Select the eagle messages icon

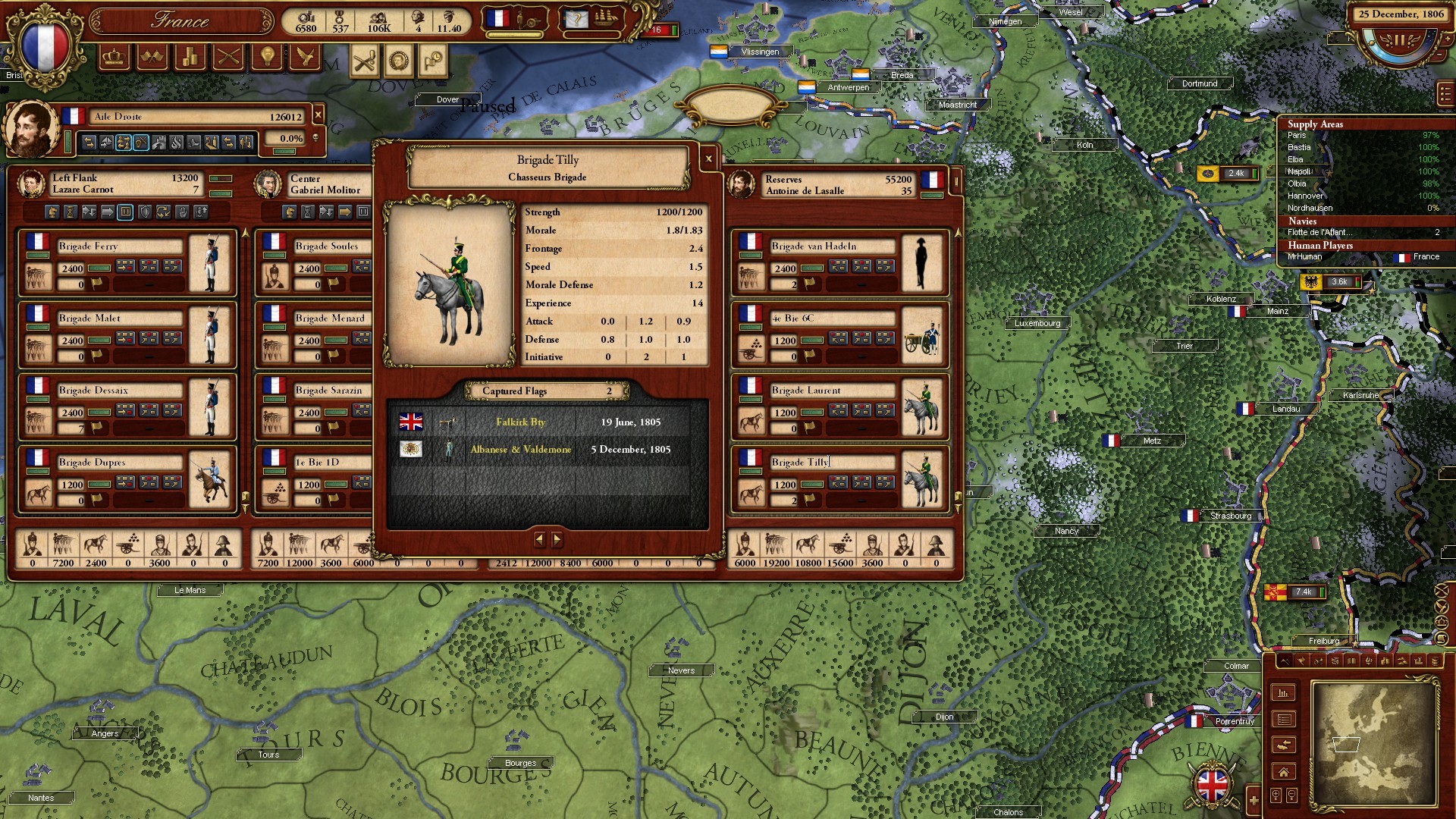coord(306,58)
